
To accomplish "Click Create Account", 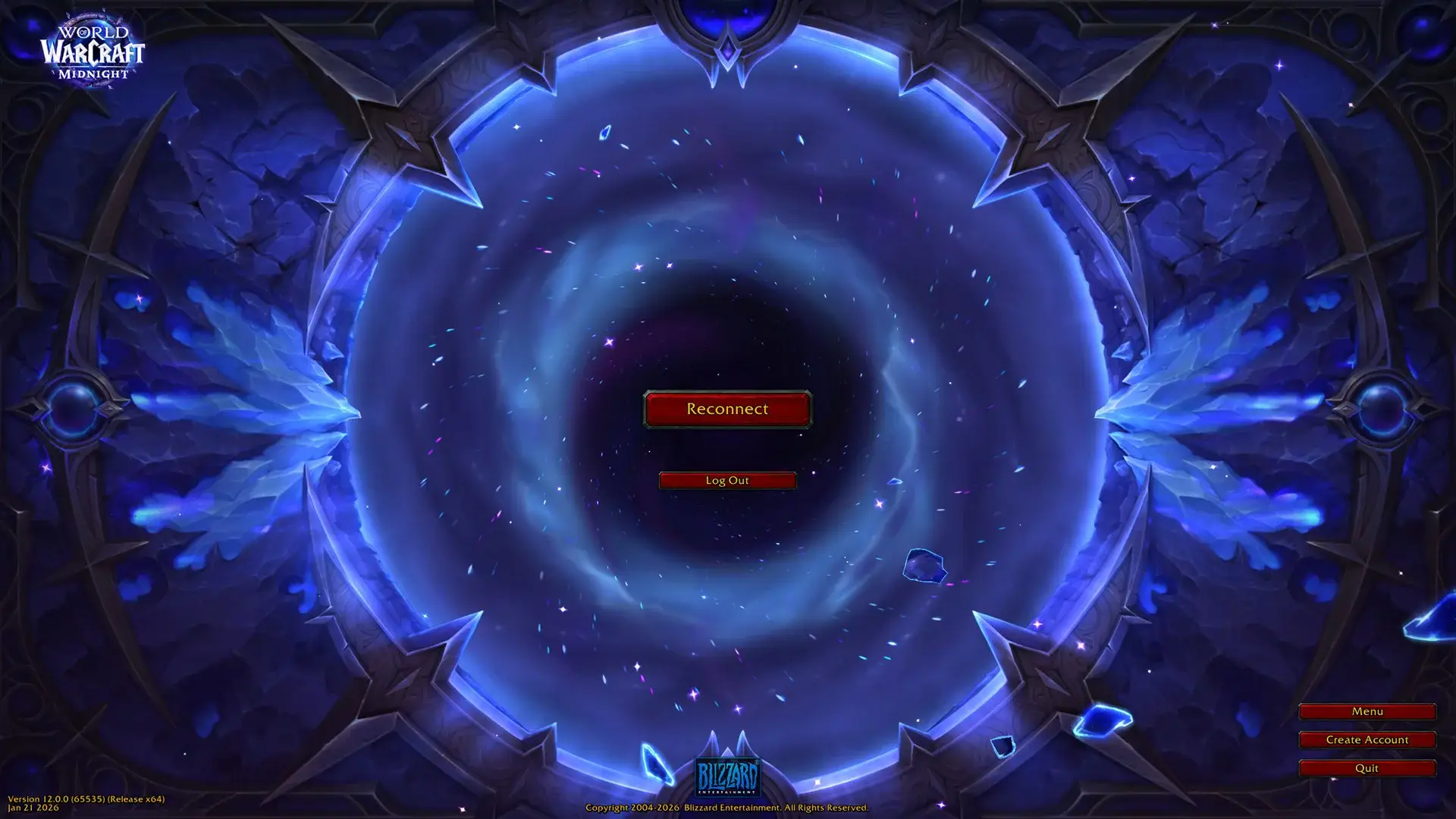I will click(x=1367, y=739).
